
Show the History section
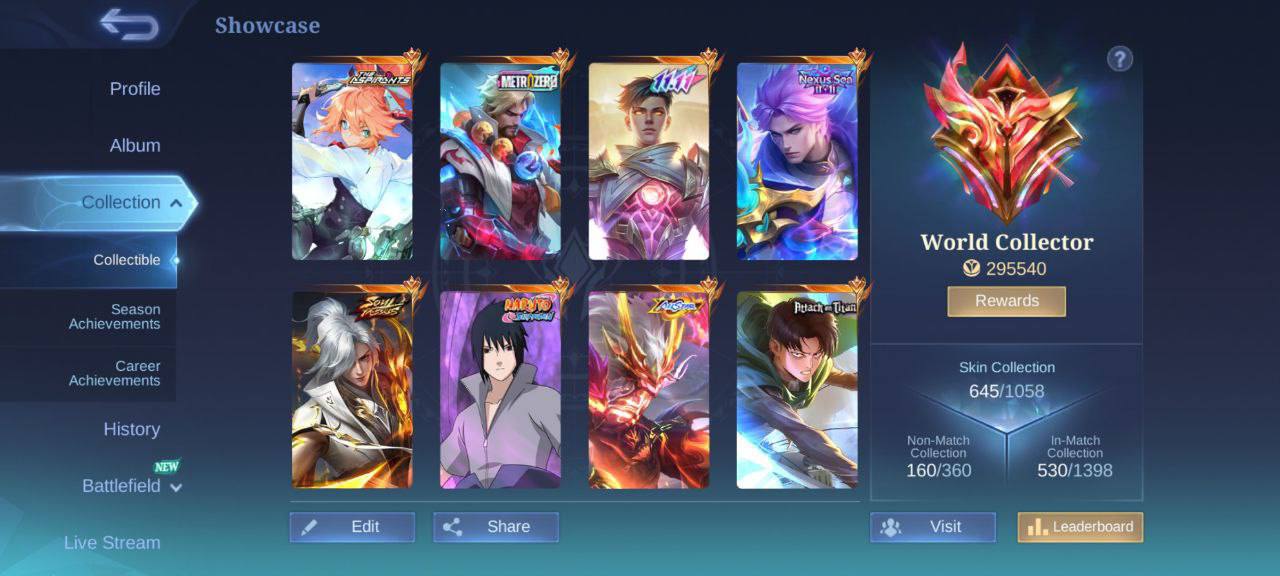131,429
